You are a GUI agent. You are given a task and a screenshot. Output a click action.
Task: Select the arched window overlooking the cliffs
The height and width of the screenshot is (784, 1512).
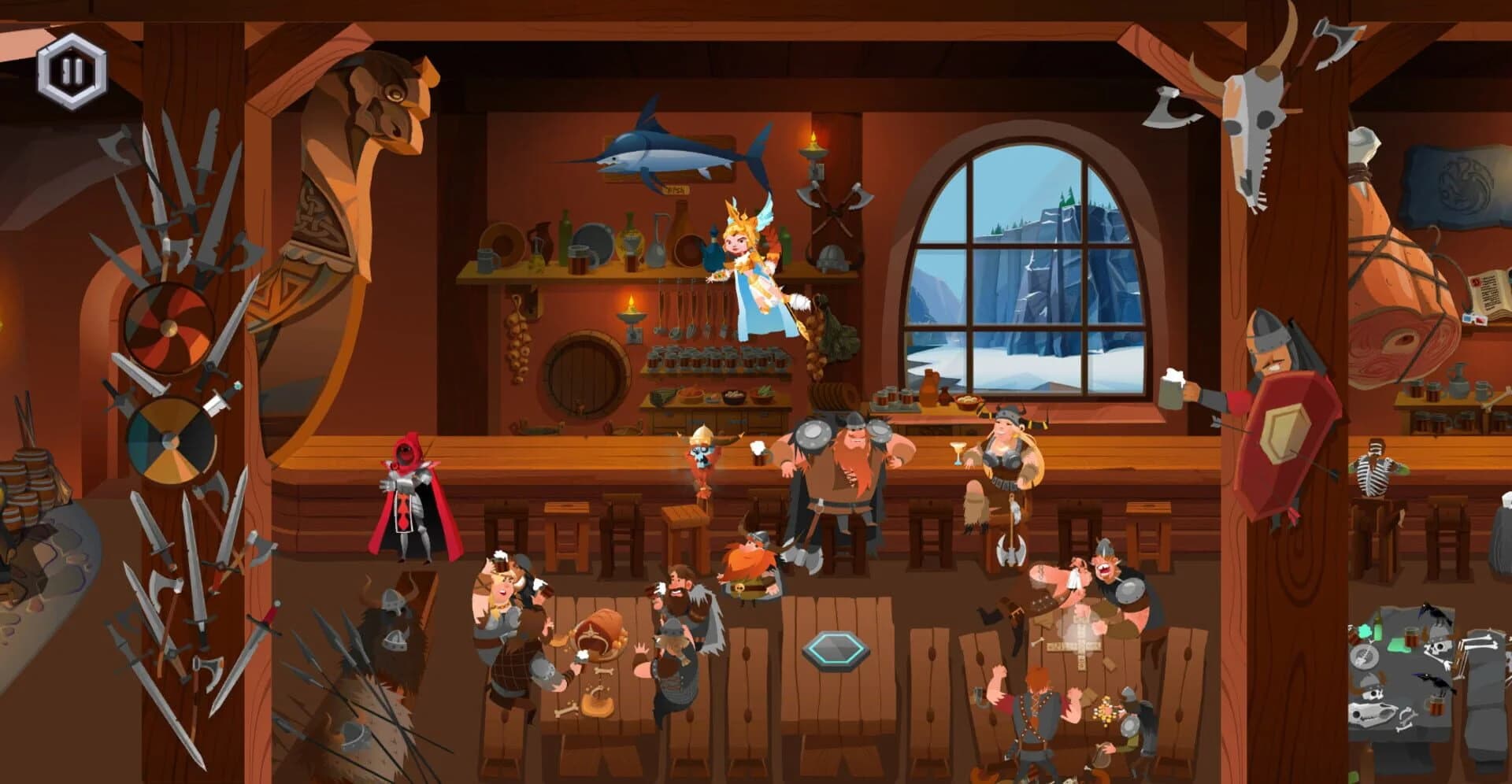[1024, 260]
